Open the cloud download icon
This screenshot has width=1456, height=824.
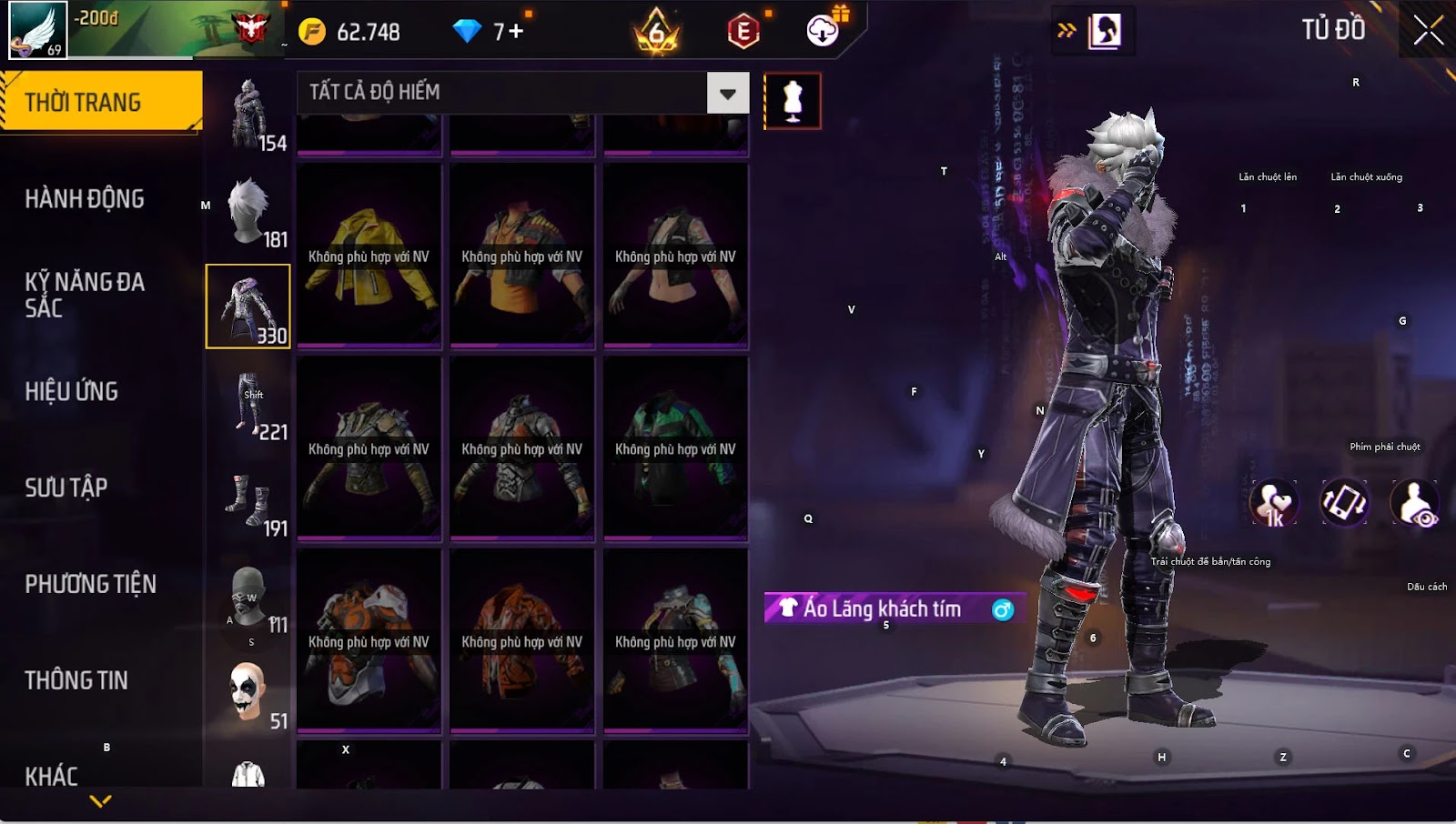pyautogui.click(x=823, y=32)
